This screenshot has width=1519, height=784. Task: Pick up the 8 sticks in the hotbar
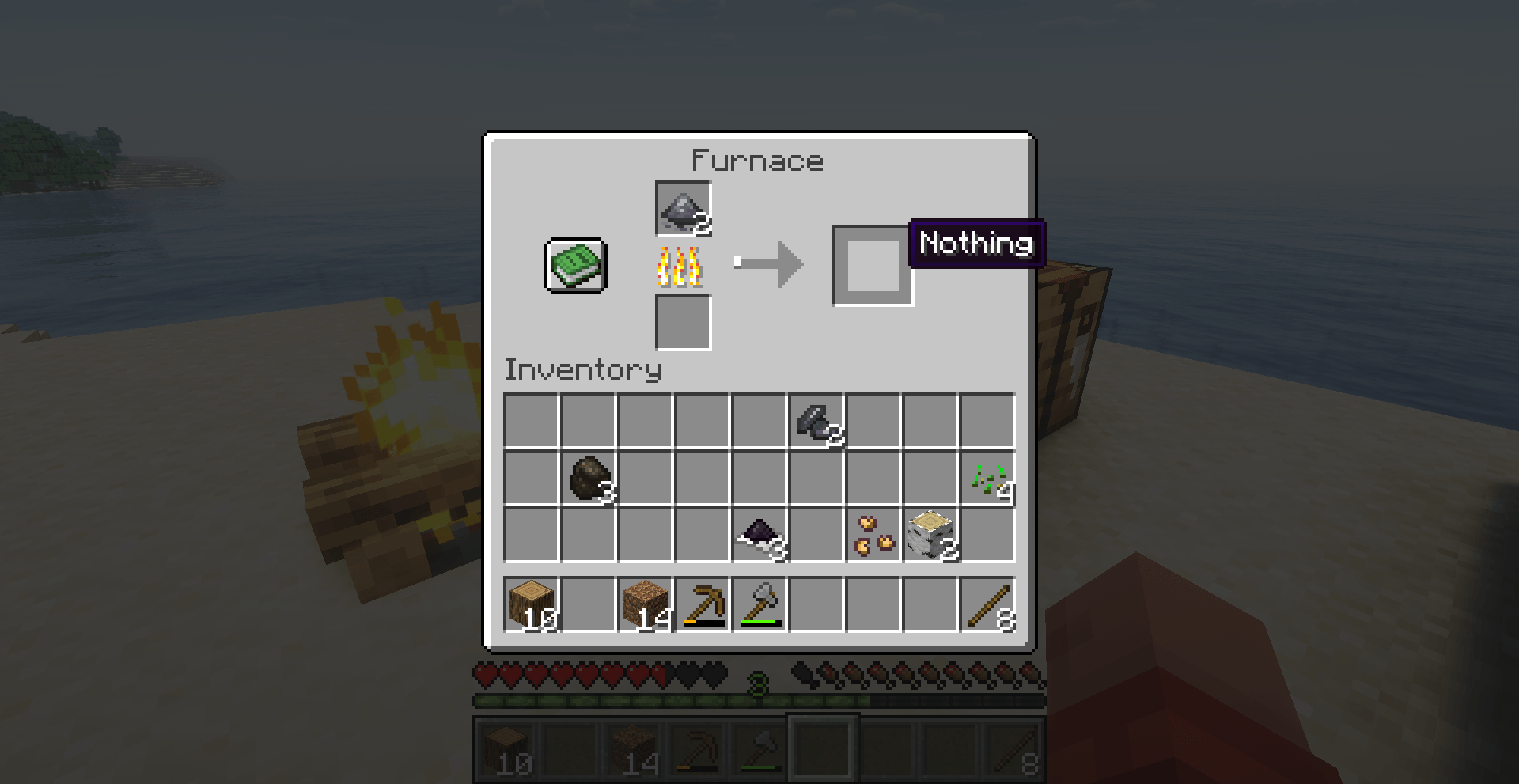point(989,604)
